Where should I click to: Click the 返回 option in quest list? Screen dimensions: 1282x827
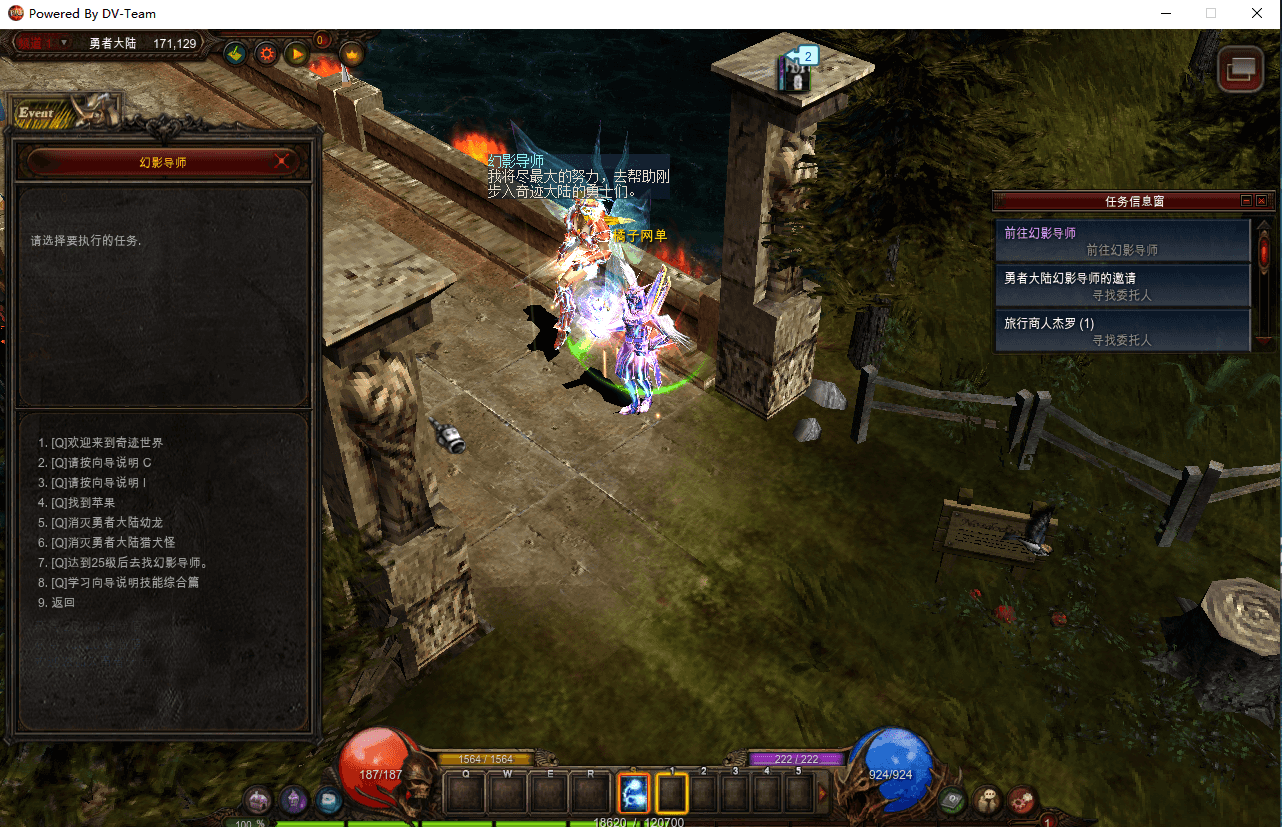pos(63,603)
